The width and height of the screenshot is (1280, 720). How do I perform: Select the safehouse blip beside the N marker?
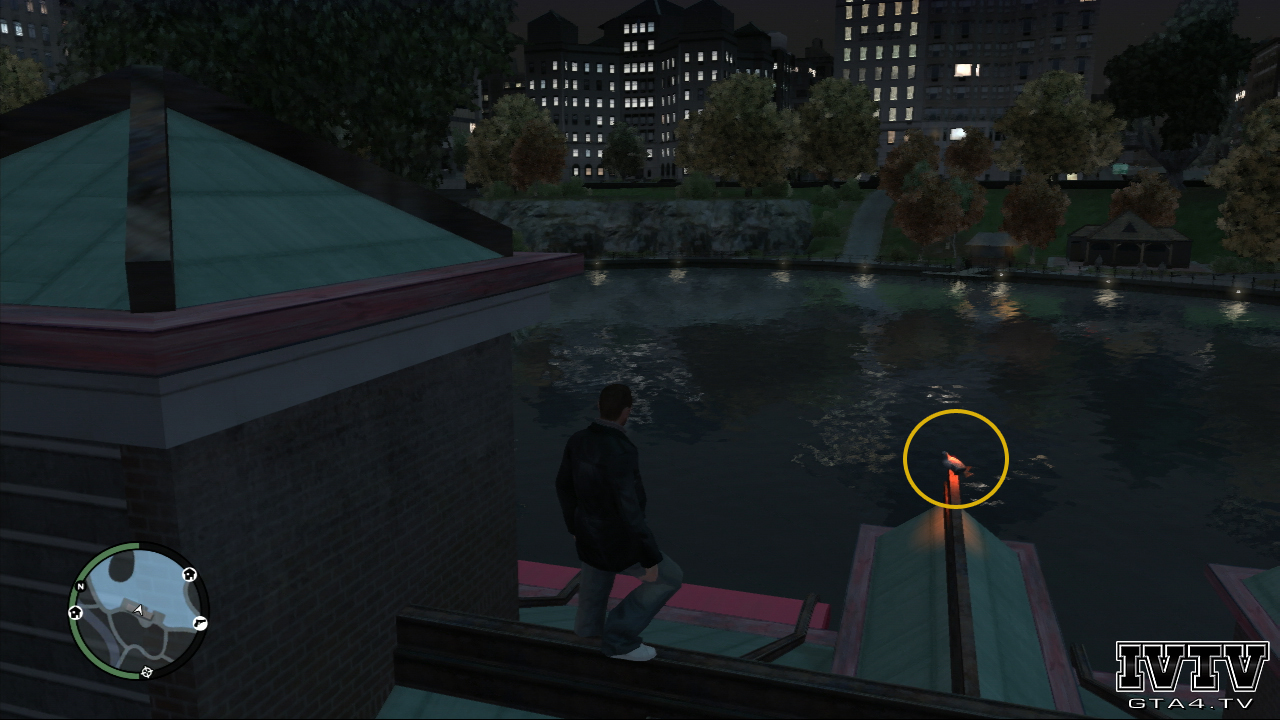coord(75,612)
